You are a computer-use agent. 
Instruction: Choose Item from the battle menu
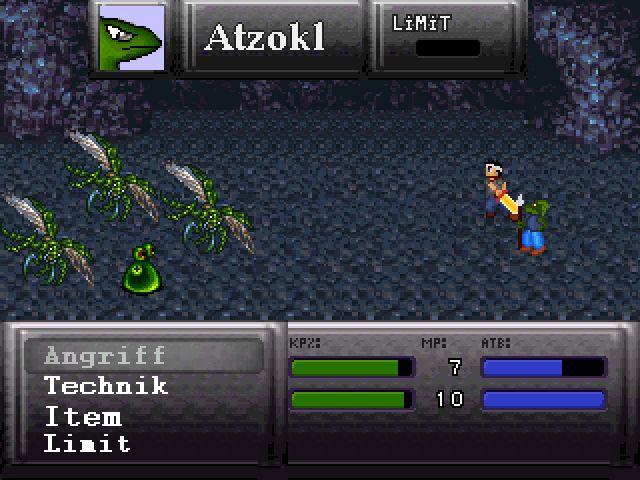(82, 416)
